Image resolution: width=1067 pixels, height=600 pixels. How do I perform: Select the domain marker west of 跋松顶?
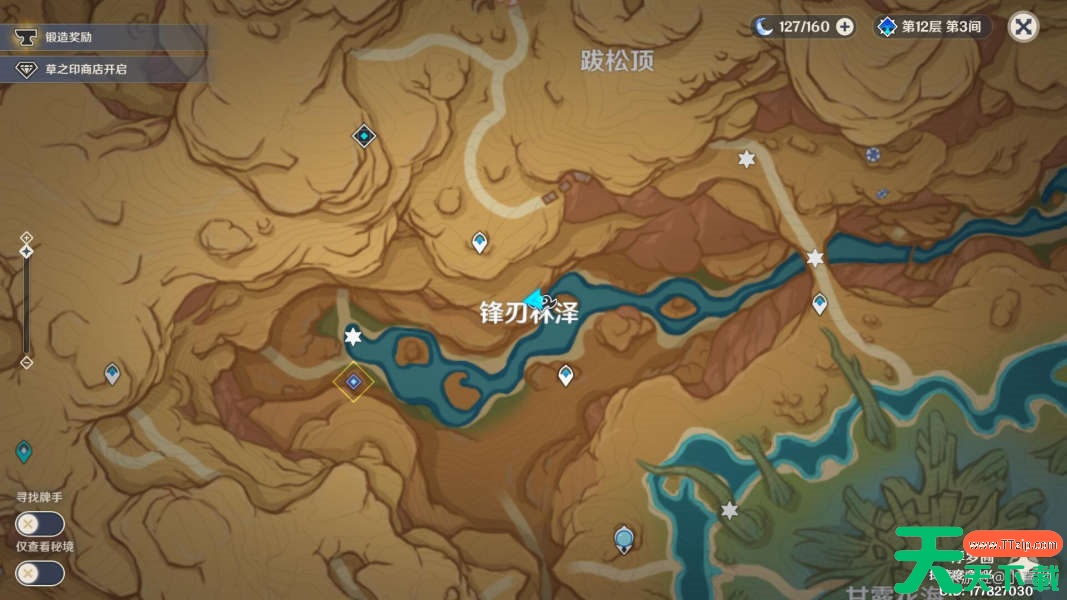point(364,136)
